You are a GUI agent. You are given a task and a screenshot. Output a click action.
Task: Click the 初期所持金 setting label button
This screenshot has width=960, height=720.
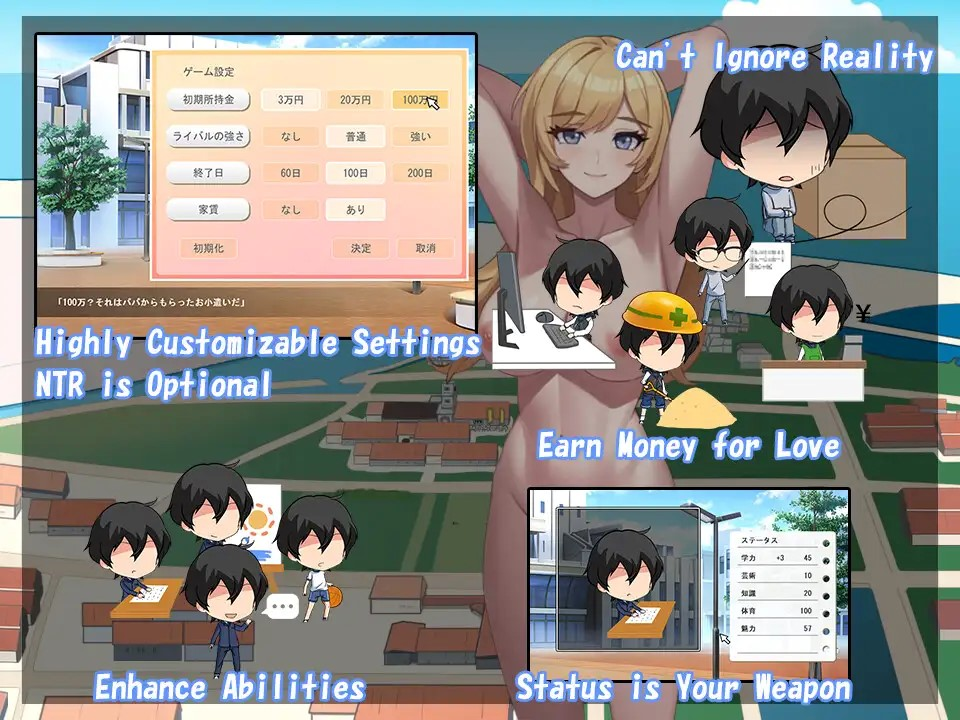209,100
